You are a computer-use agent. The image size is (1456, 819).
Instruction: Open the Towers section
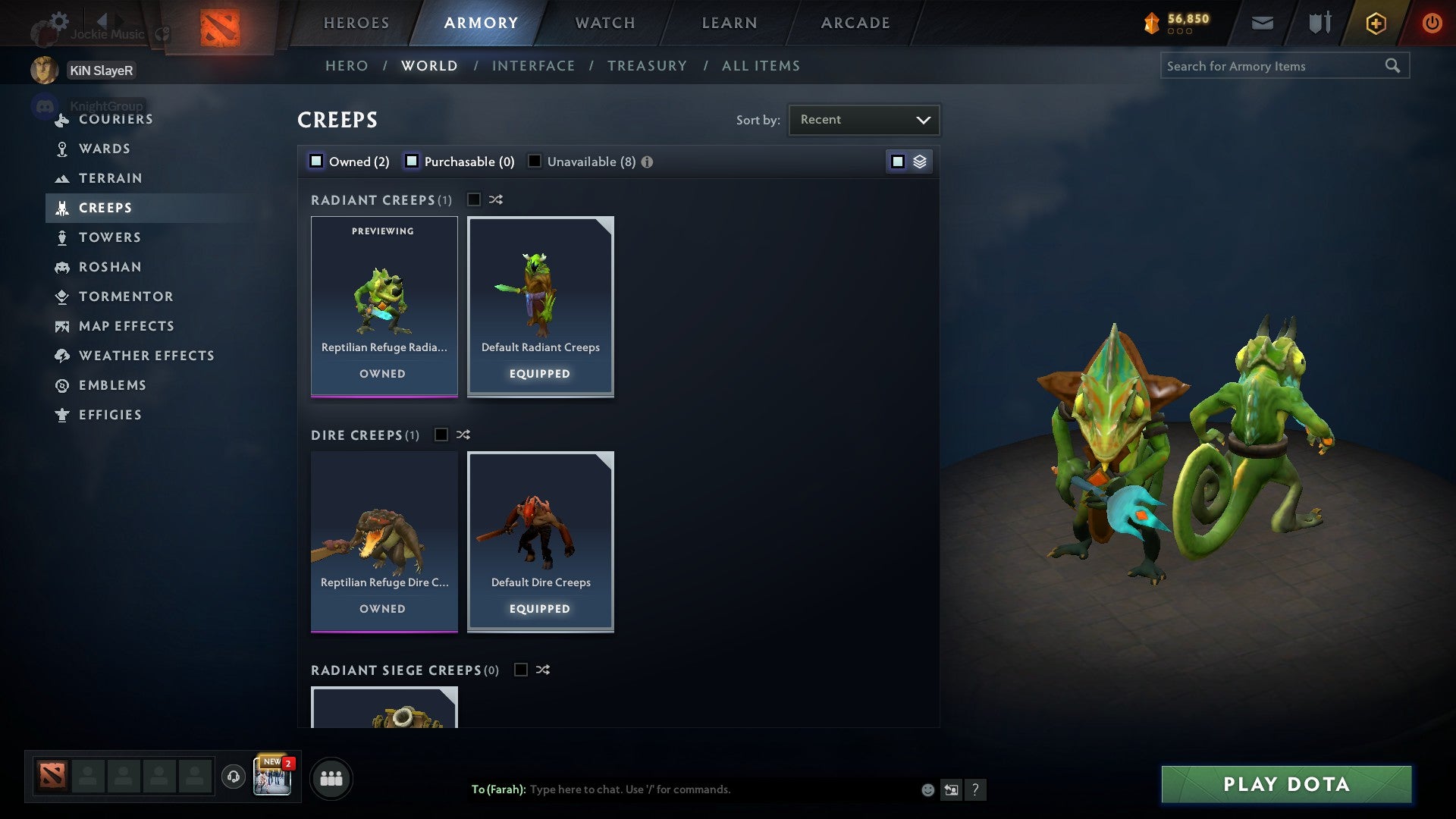pos(111,237)
